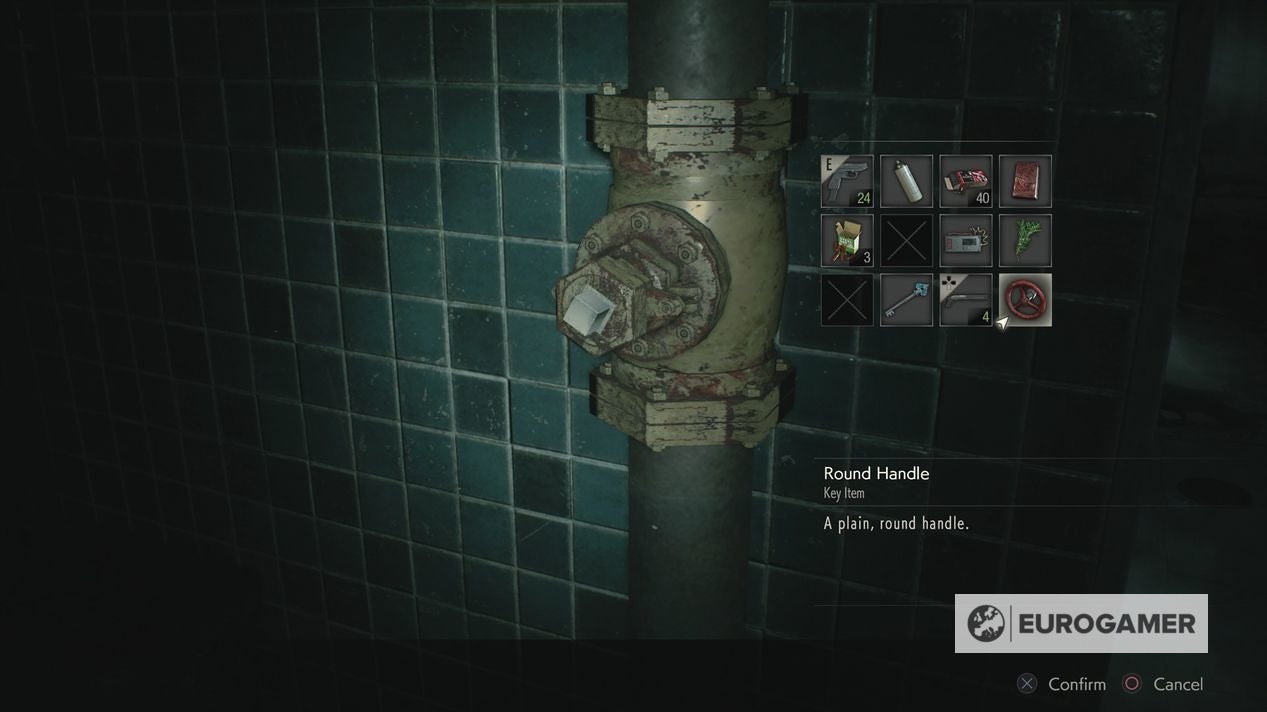
Task: Use the Round Handle key item
Action: click(x=1025, y=300)
